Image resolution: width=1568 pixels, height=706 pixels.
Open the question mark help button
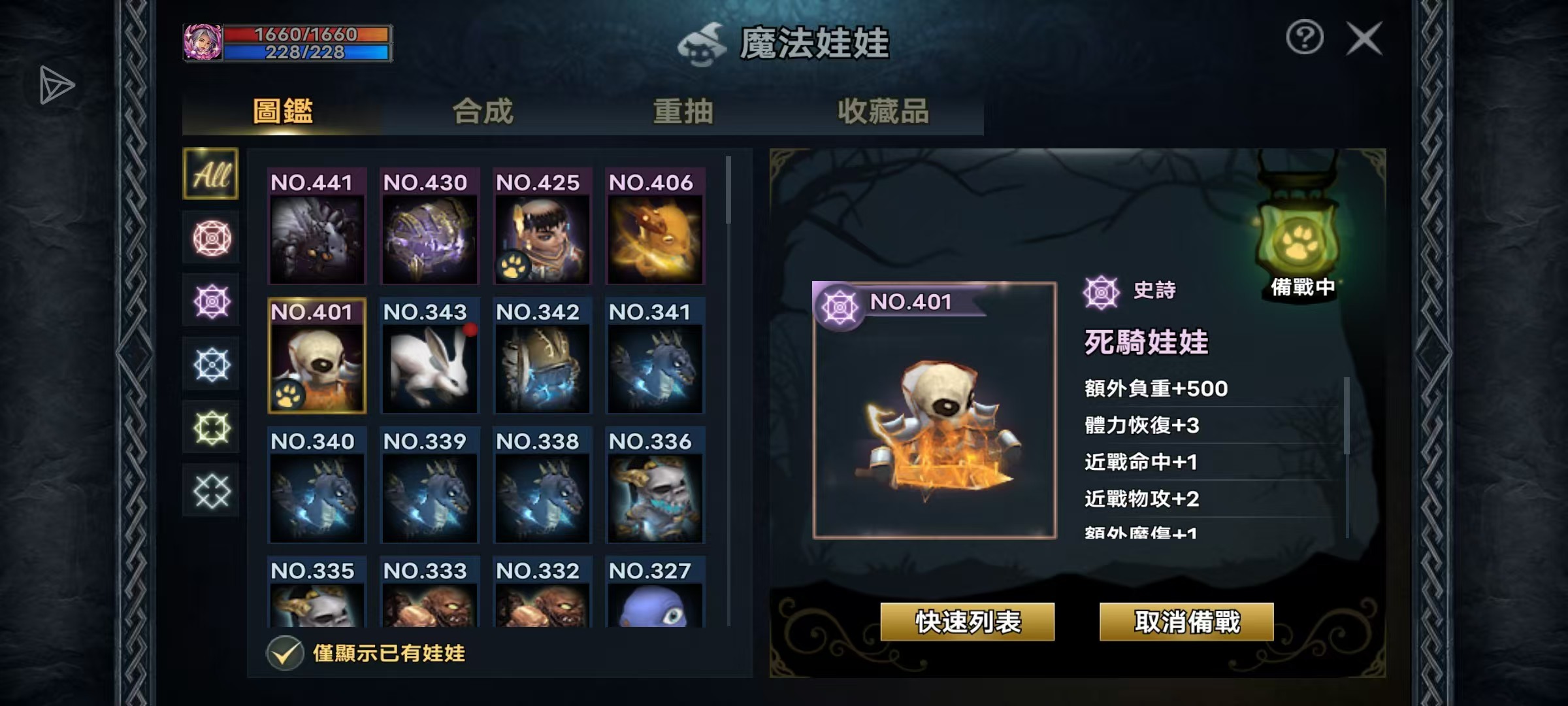(x=1305, y=37)
